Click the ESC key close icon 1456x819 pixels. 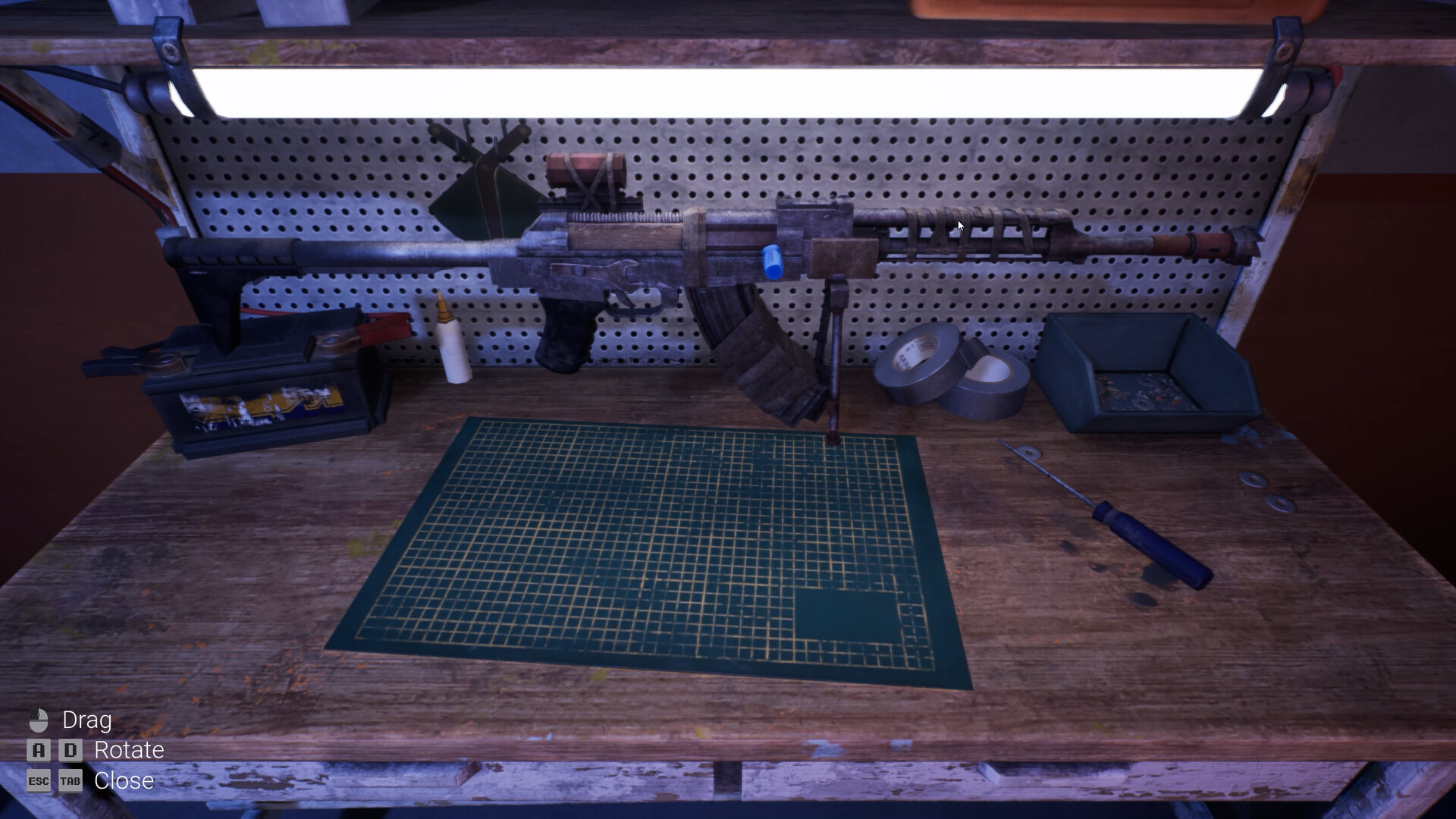39,781
